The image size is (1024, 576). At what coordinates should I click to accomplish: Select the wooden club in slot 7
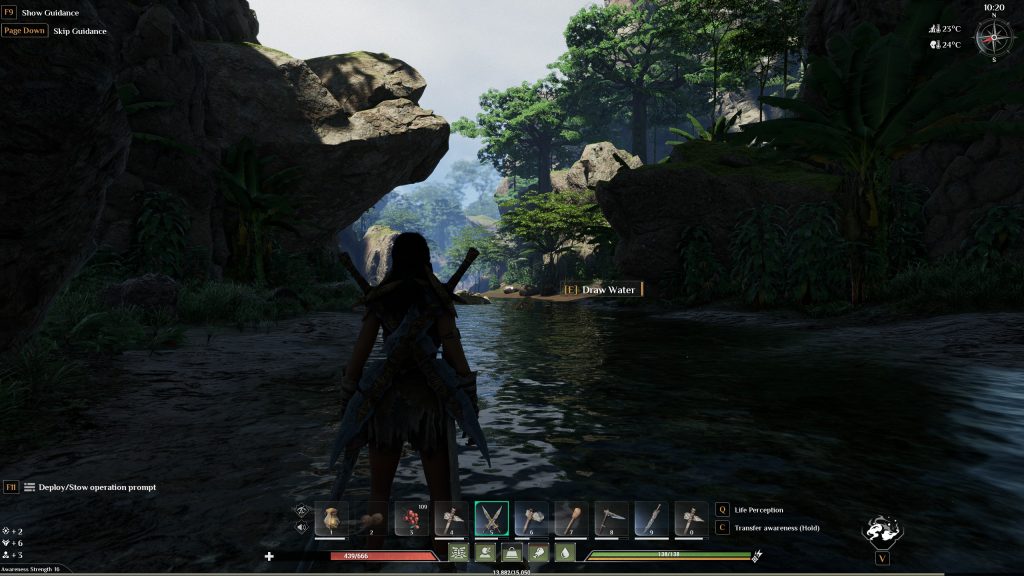click(x=571, y=518)
